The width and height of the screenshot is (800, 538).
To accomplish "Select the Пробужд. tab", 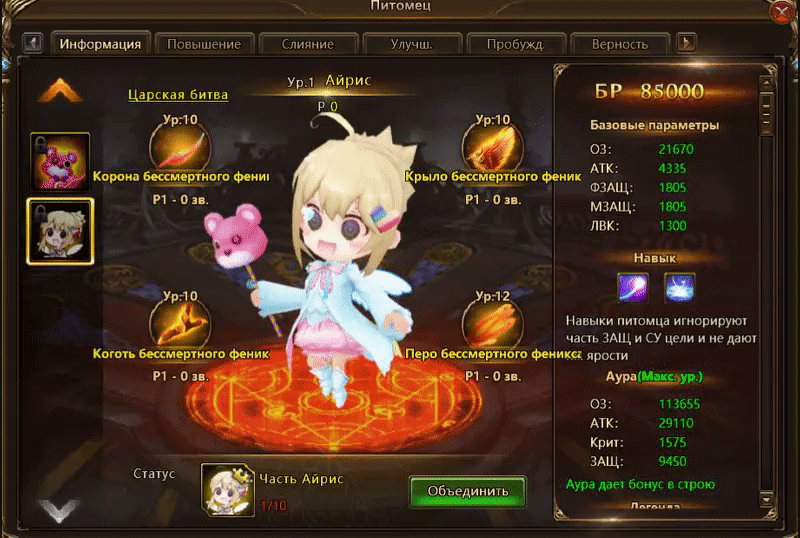I will point(515,44).
